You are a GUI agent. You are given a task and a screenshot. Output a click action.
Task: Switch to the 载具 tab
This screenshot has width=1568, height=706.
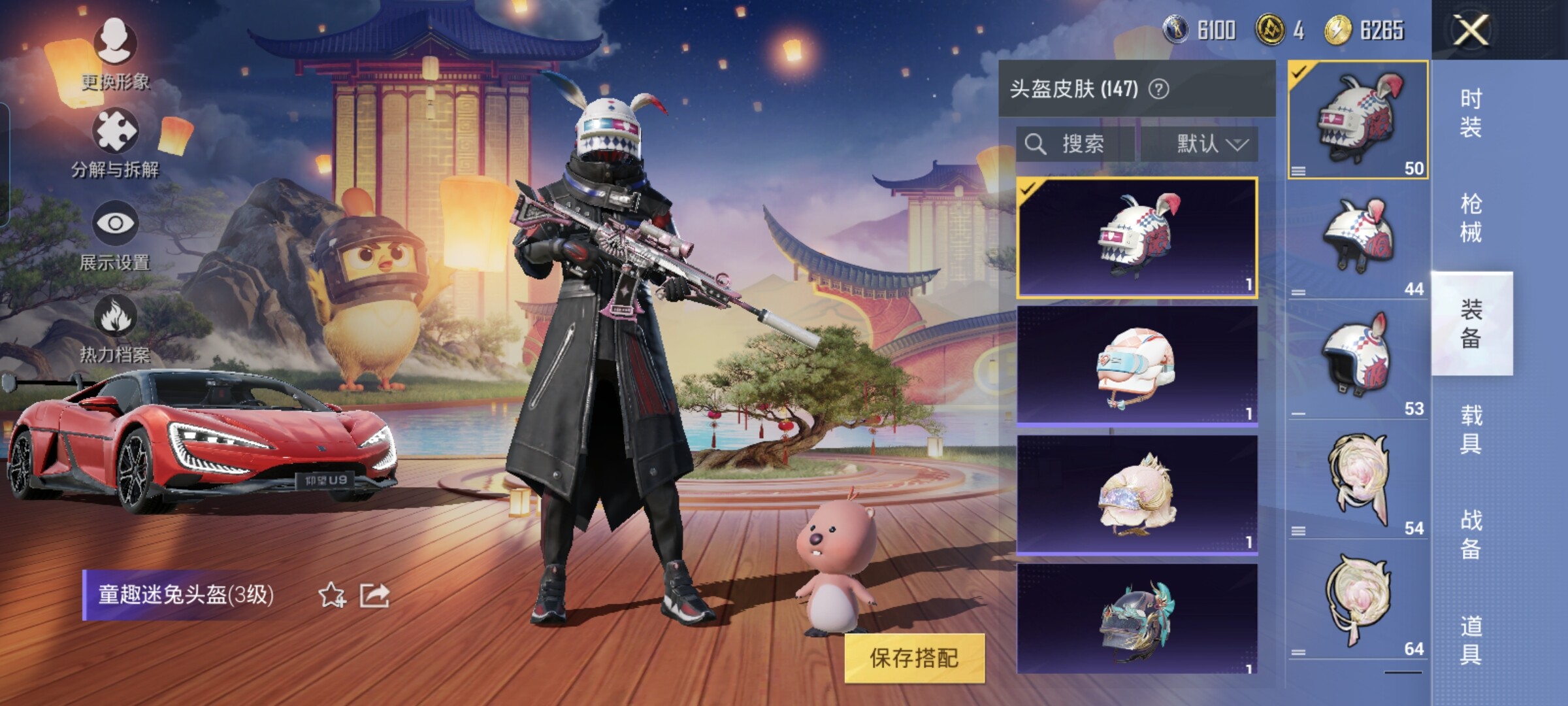(1471, 429)
